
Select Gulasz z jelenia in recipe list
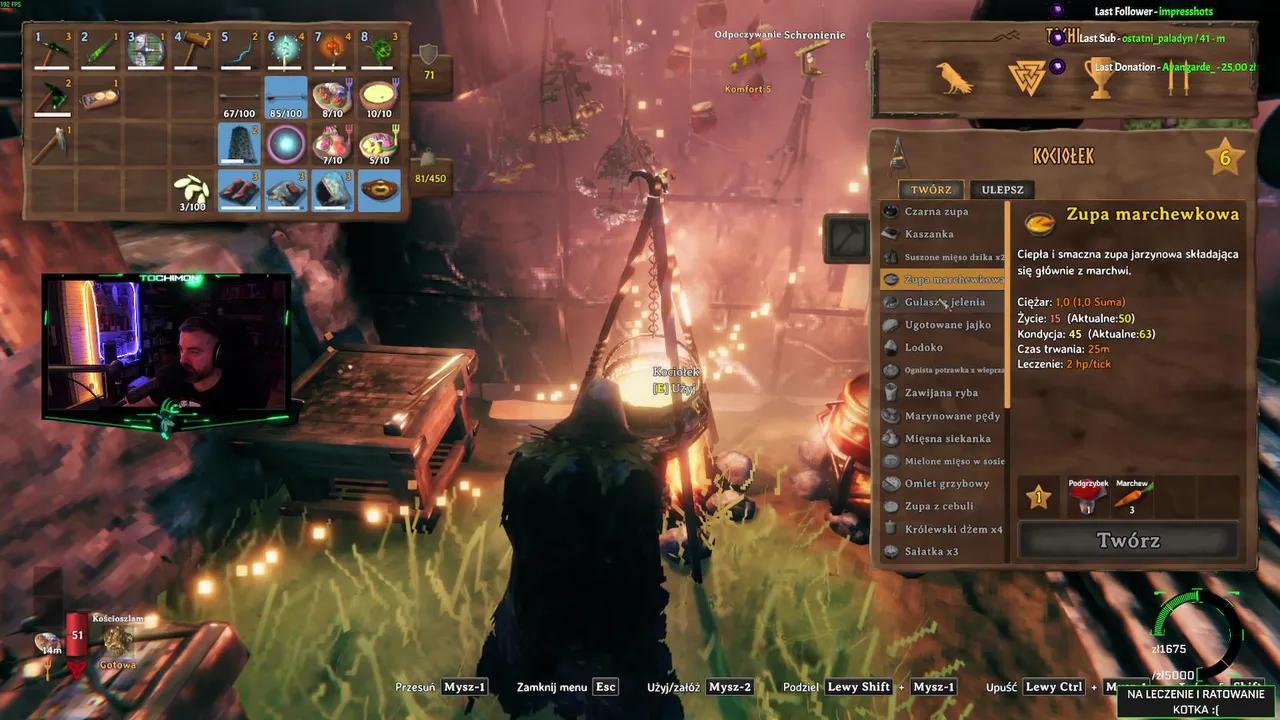(x=944, y=302)
